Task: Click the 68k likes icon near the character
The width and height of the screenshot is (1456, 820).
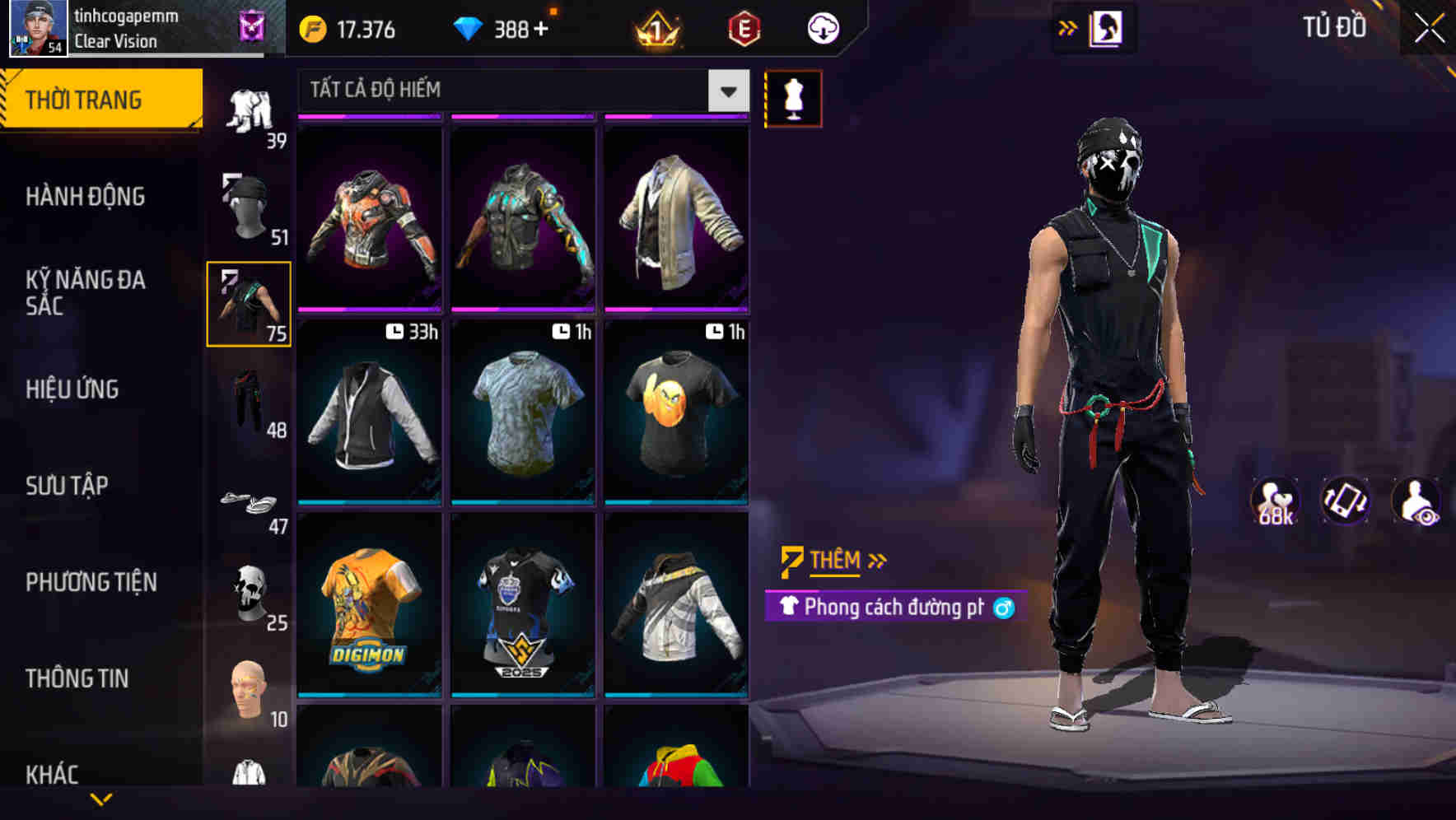Action: pyautogui.click(x=1274, y=501)
